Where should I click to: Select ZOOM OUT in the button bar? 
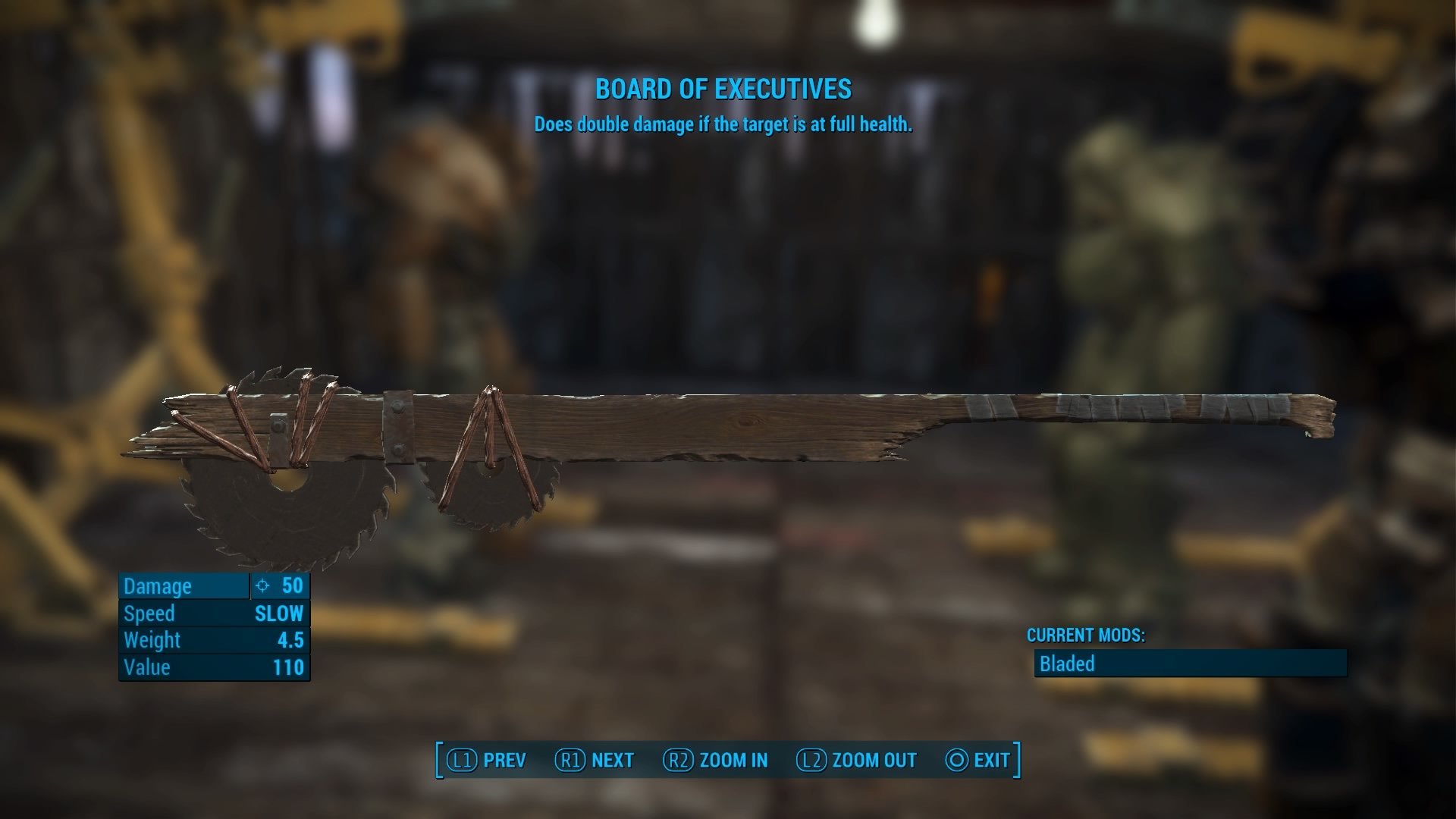pos(856,760)
